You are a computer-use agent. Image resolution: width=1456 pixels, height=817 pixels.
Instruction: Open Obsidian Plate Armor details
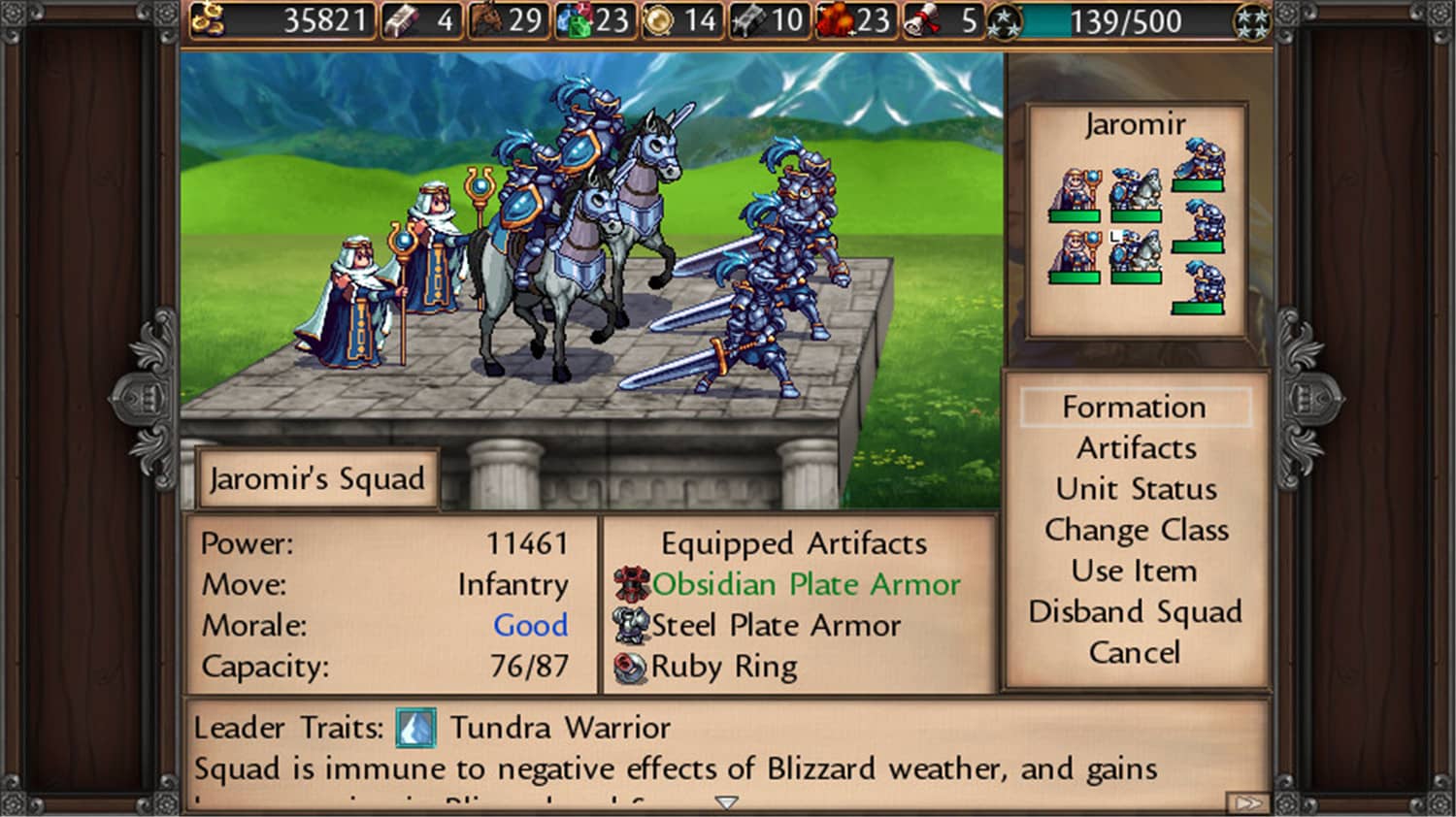[632, 584]
